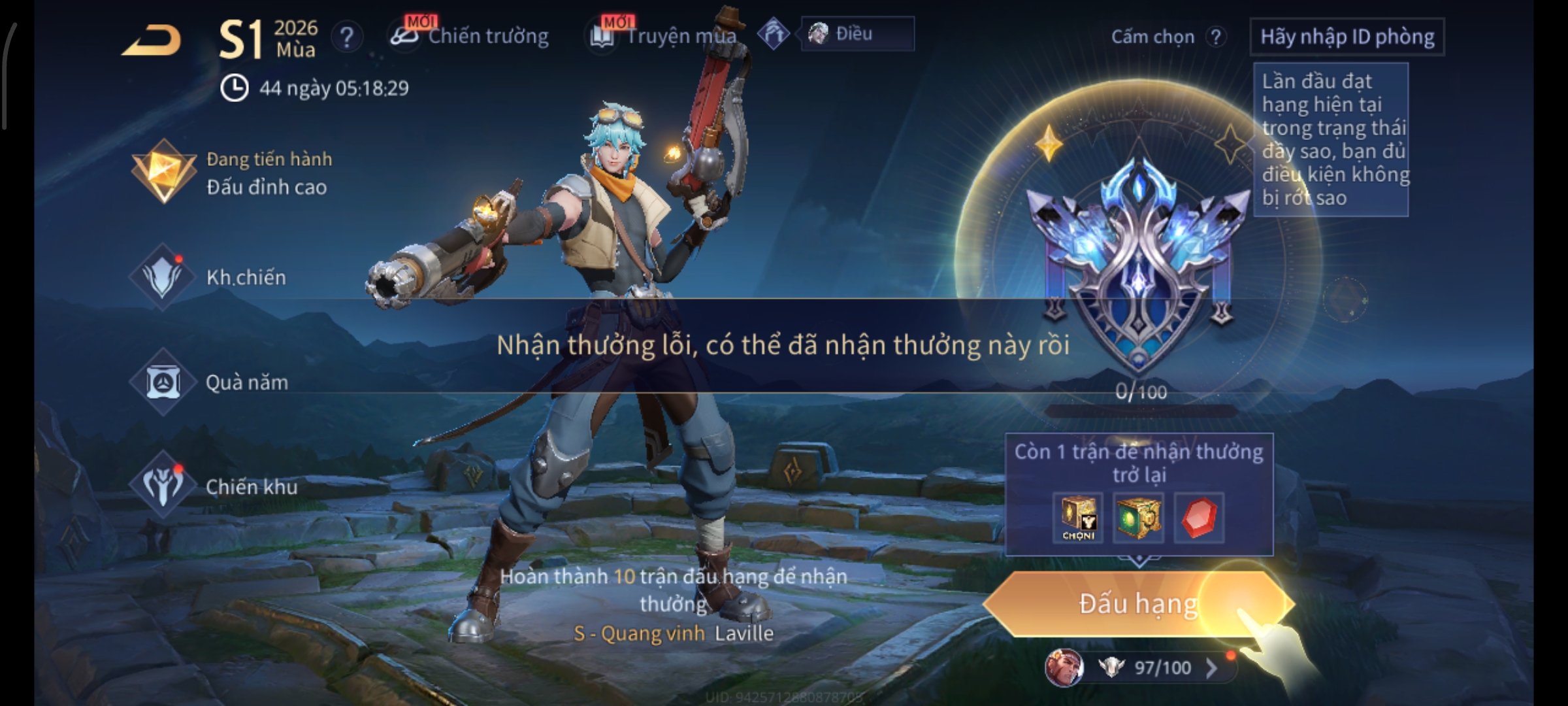Image resolution: width=1568 pixels, height=706 pixels.
Task: Start a match with Đấu hạng button
Action: pos(1137,604)
